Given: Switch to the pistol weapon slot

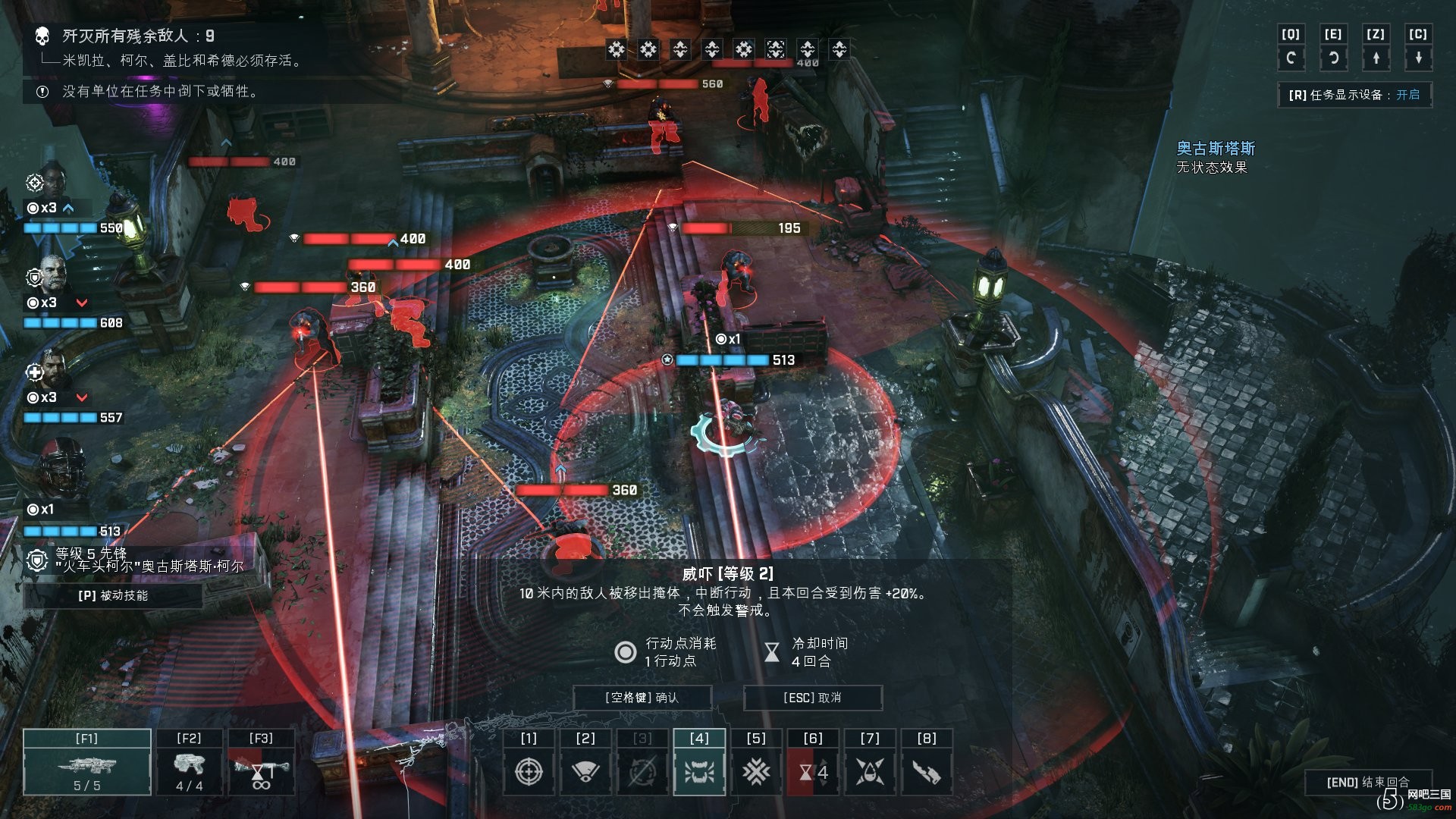Looking at the screenshot, I should (189, 762).
